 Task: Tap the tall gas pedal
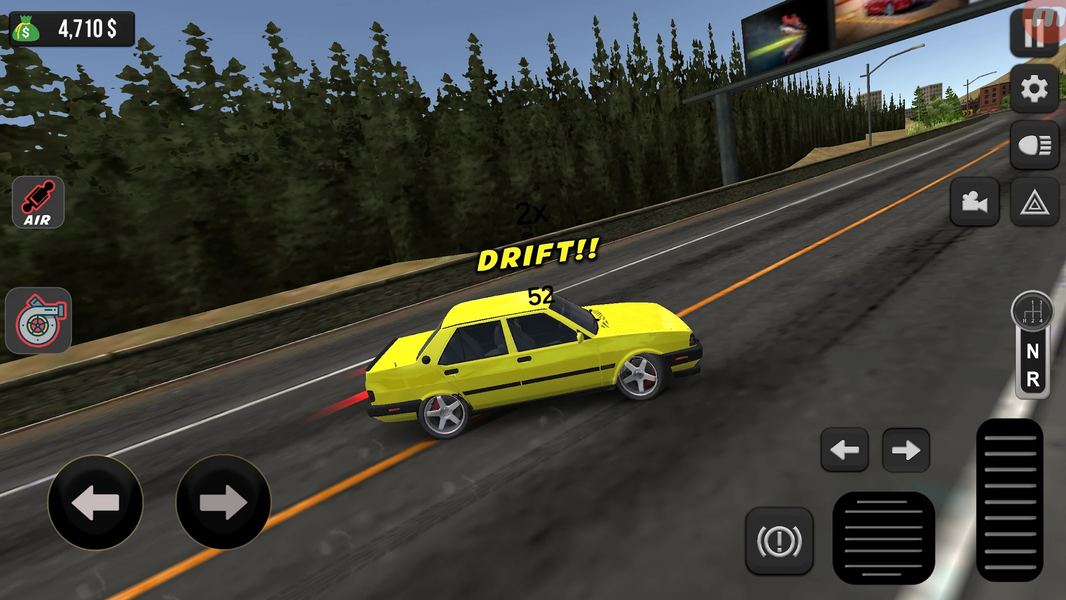click(1009, 498)
